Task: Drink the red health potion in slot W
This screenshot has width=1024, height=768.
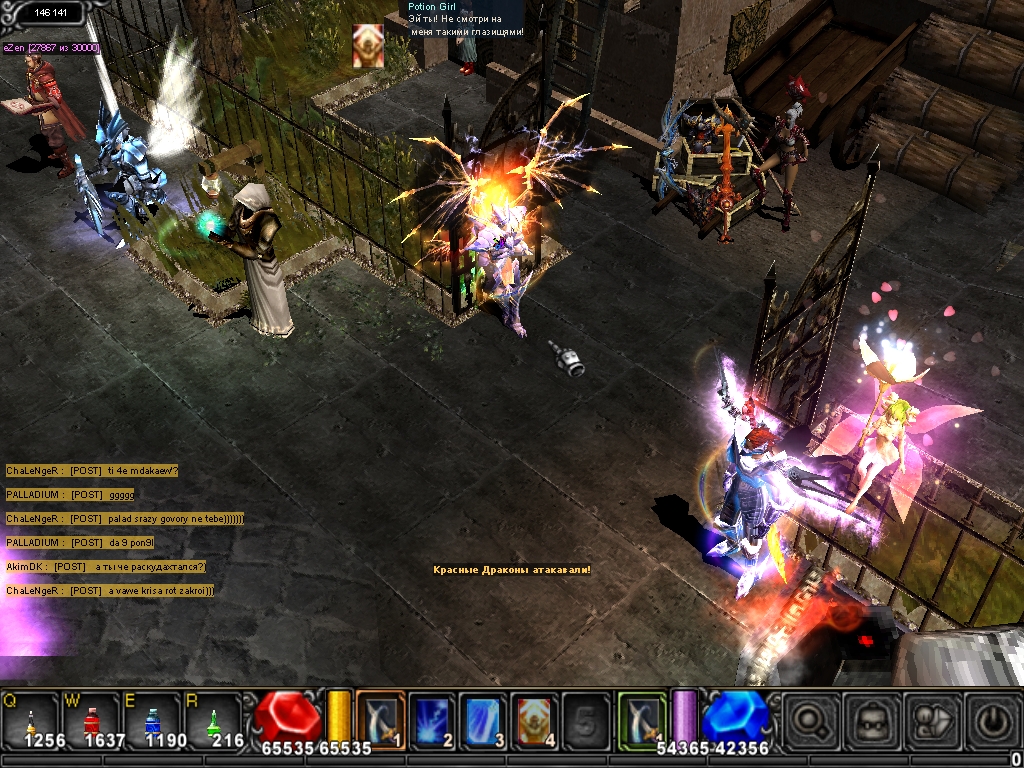Action: 91,720
